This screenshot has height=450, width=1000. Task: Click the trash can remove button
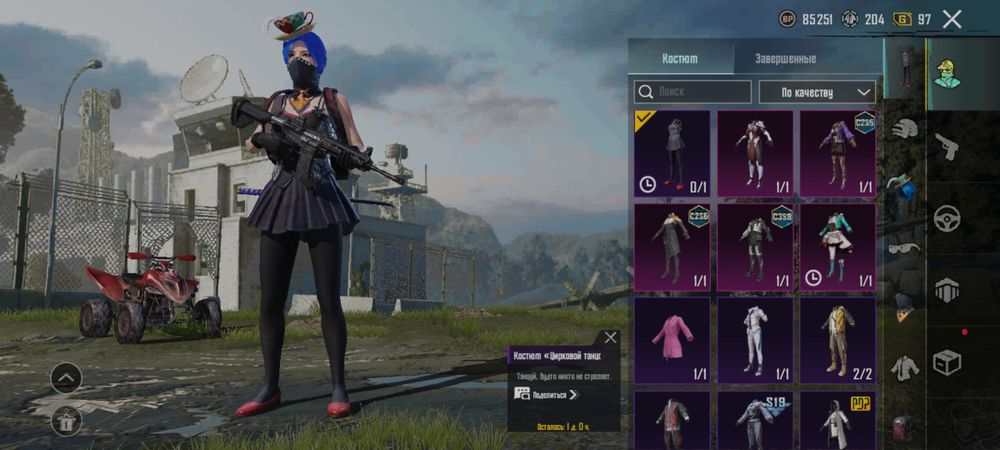tap(66, 421)
